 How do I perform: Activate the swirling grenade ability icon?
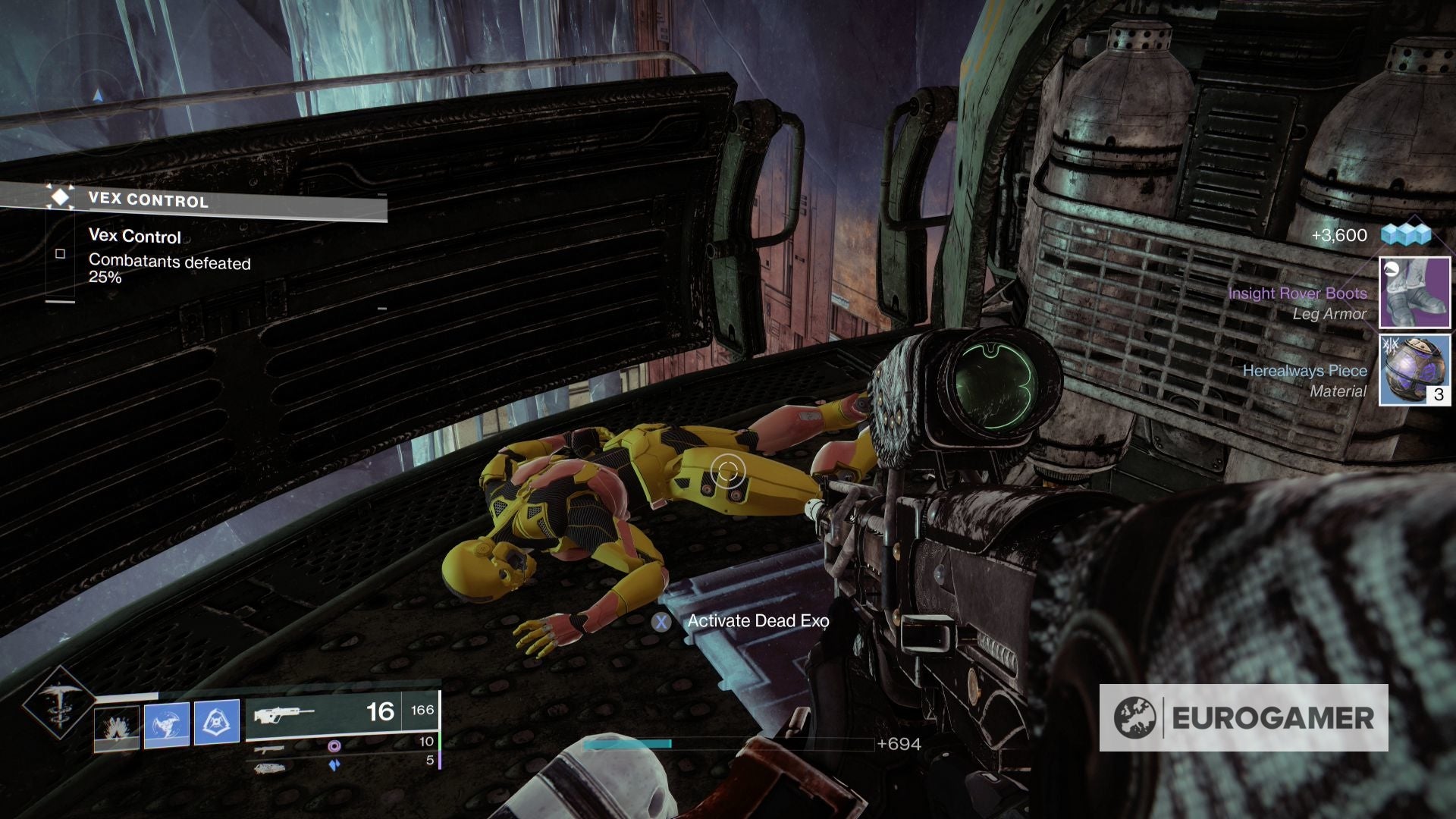[x=167, y=724]
